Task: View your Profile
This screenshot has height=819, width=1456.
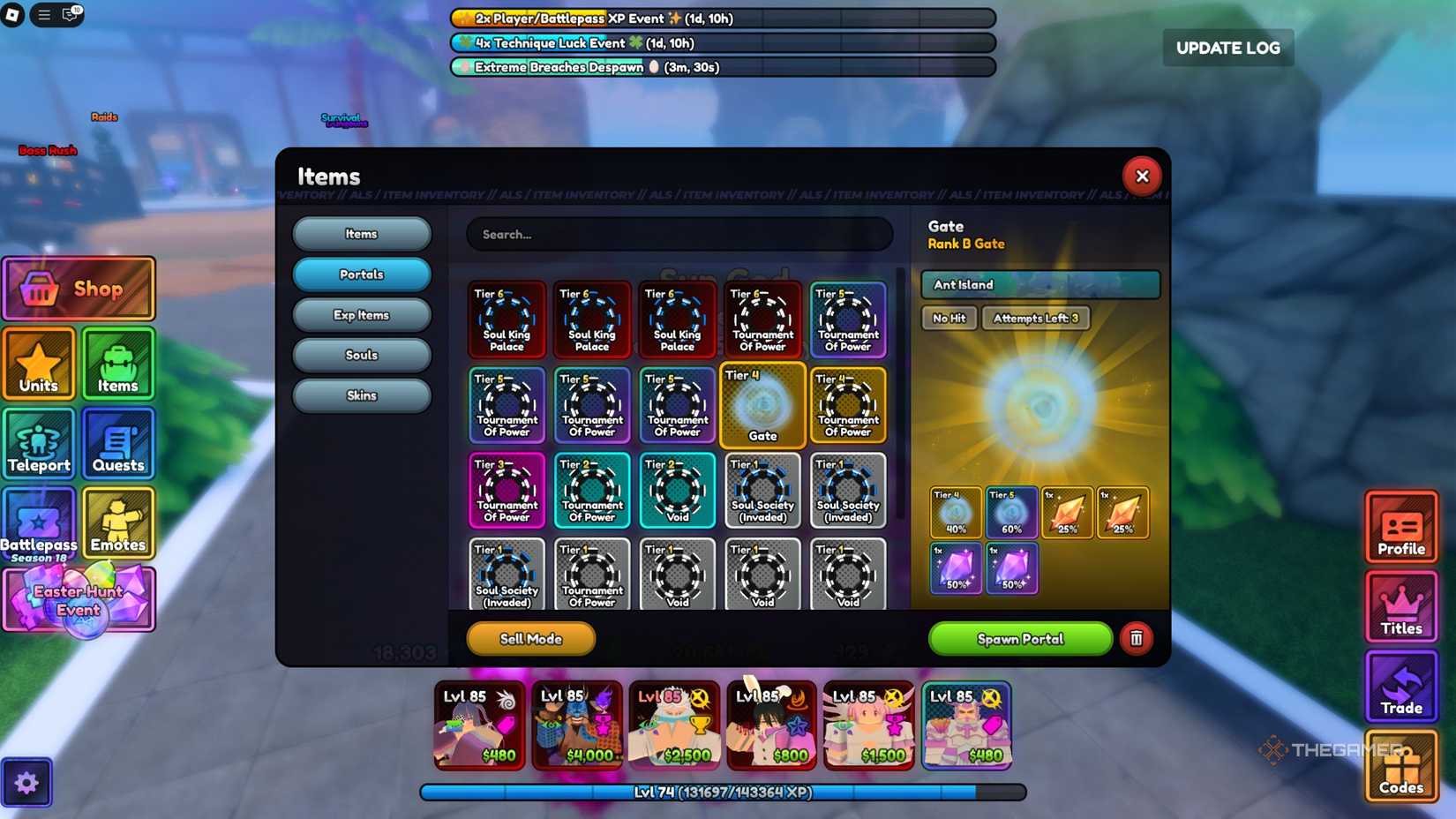Action: (x=1401, y=528)
